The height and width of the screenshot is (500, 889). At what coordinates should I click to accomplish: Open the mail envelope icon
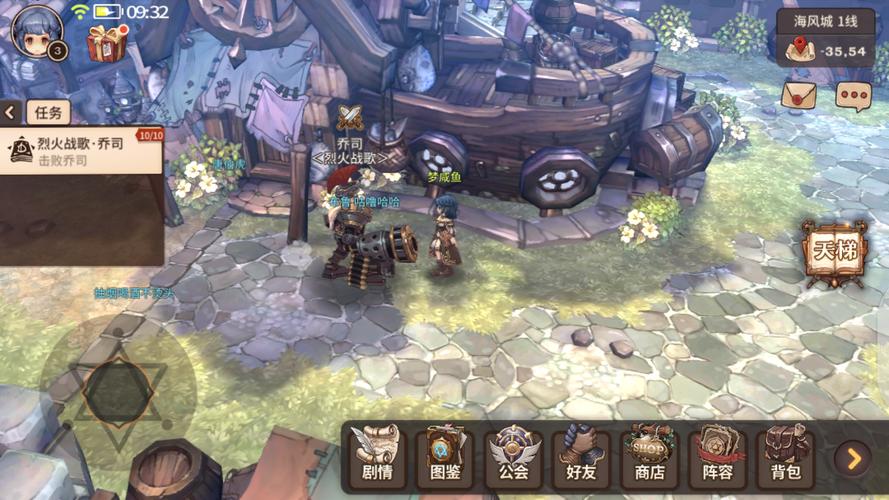798,95
